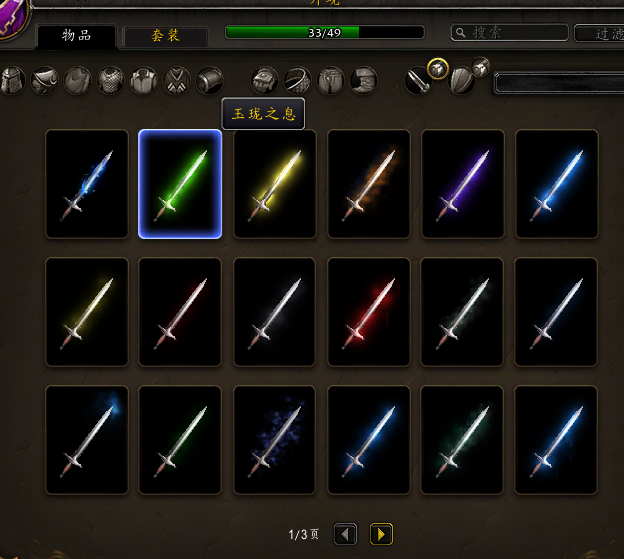Choose the bright yellow glowing sword
This screenshot has height=559, width=624.
click(x=274, y=184)
